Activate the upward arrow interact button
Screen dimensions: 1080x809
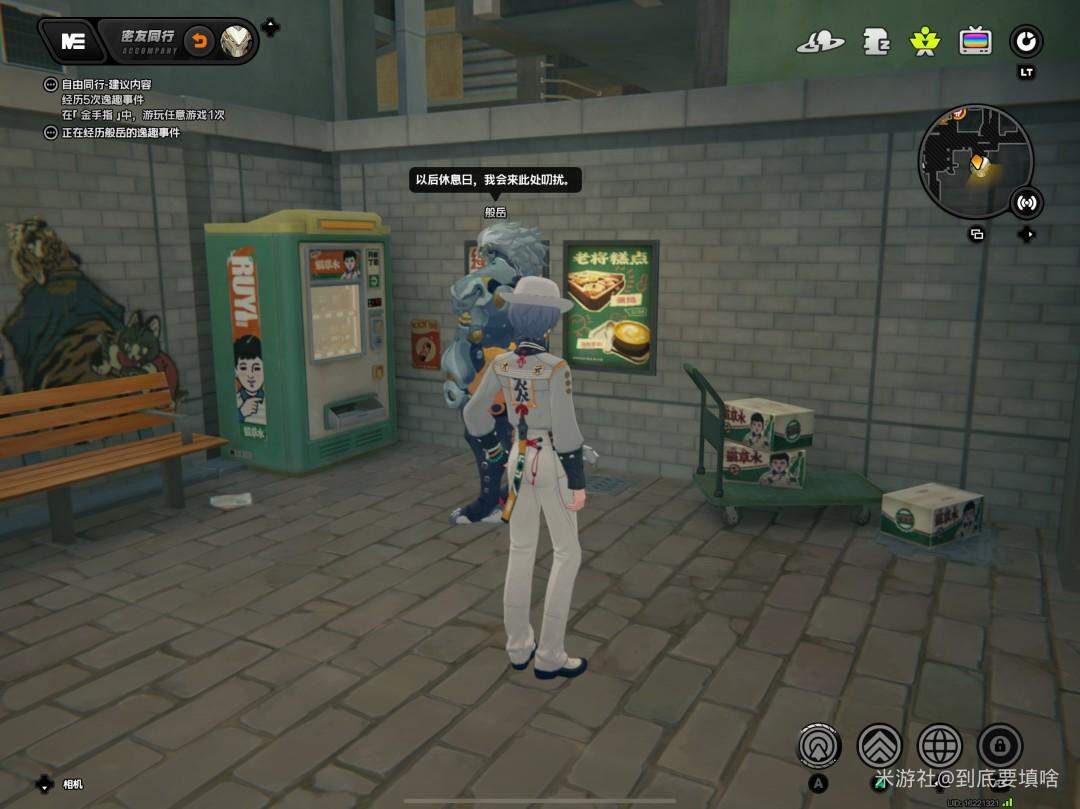819,745
